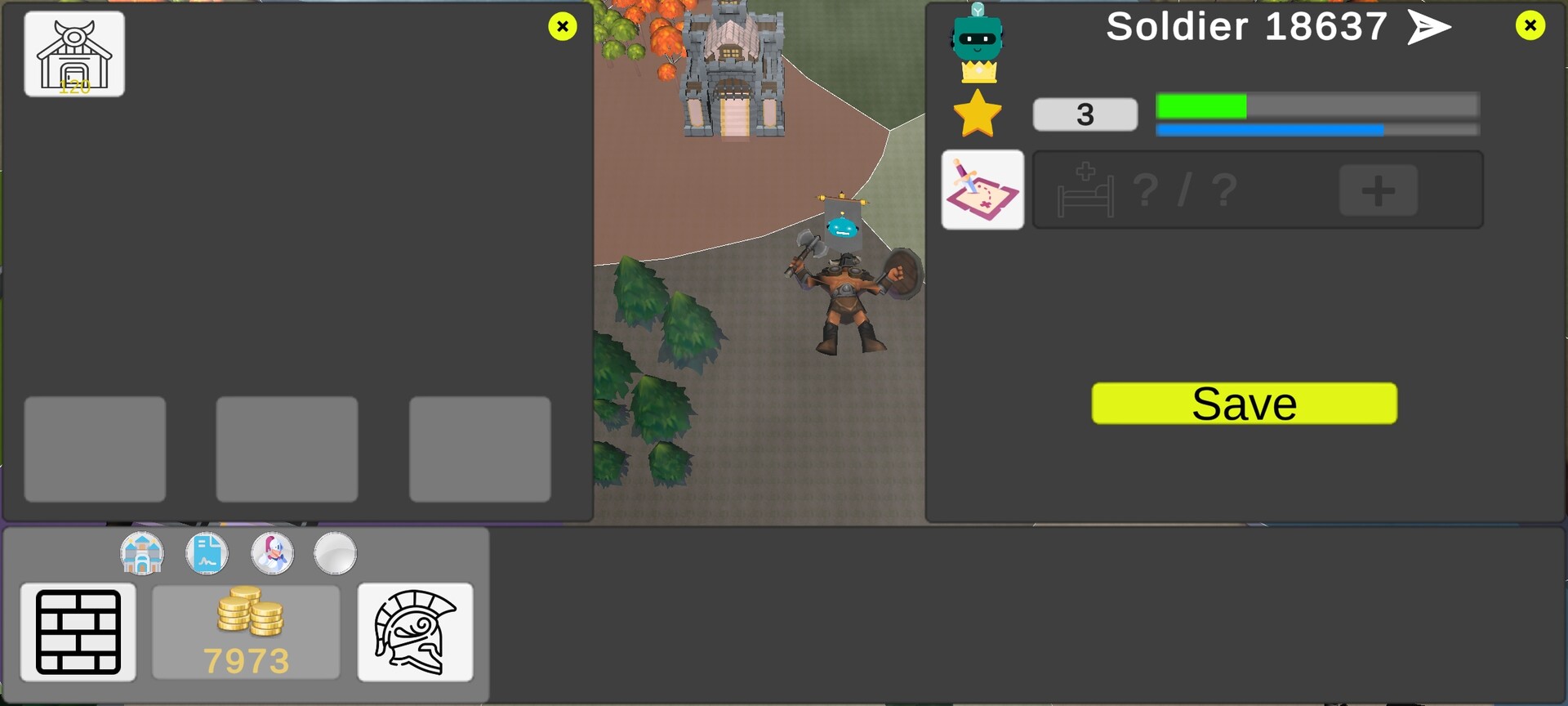
Task: Close the Soldier 18637 panel
Action: click(x=1528, y=25)
